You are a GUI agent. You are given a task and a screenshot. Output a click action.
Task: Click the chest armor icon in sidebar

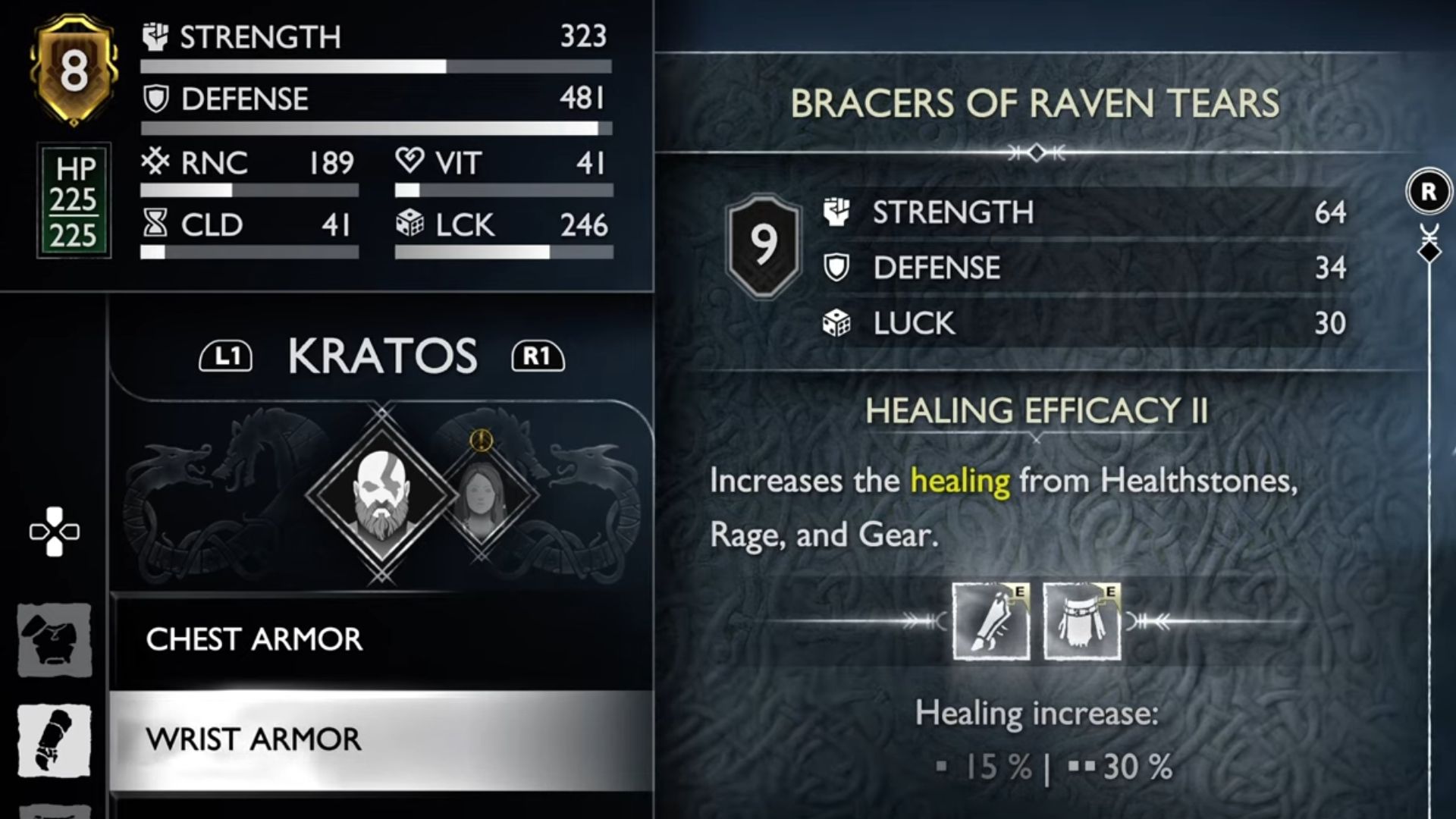pos(54,639)
